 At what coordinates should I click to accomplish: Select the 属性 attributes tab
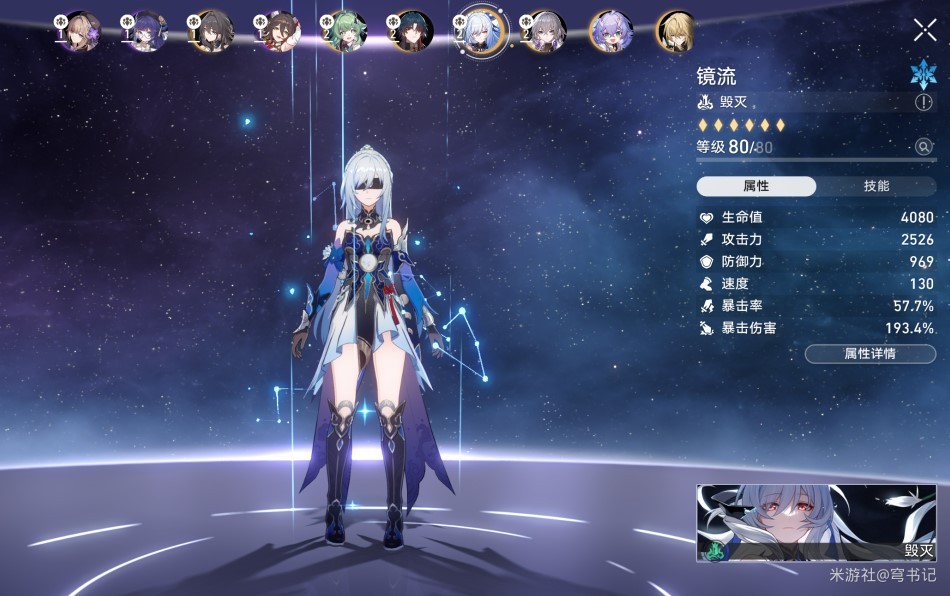[x=756, y=186]
